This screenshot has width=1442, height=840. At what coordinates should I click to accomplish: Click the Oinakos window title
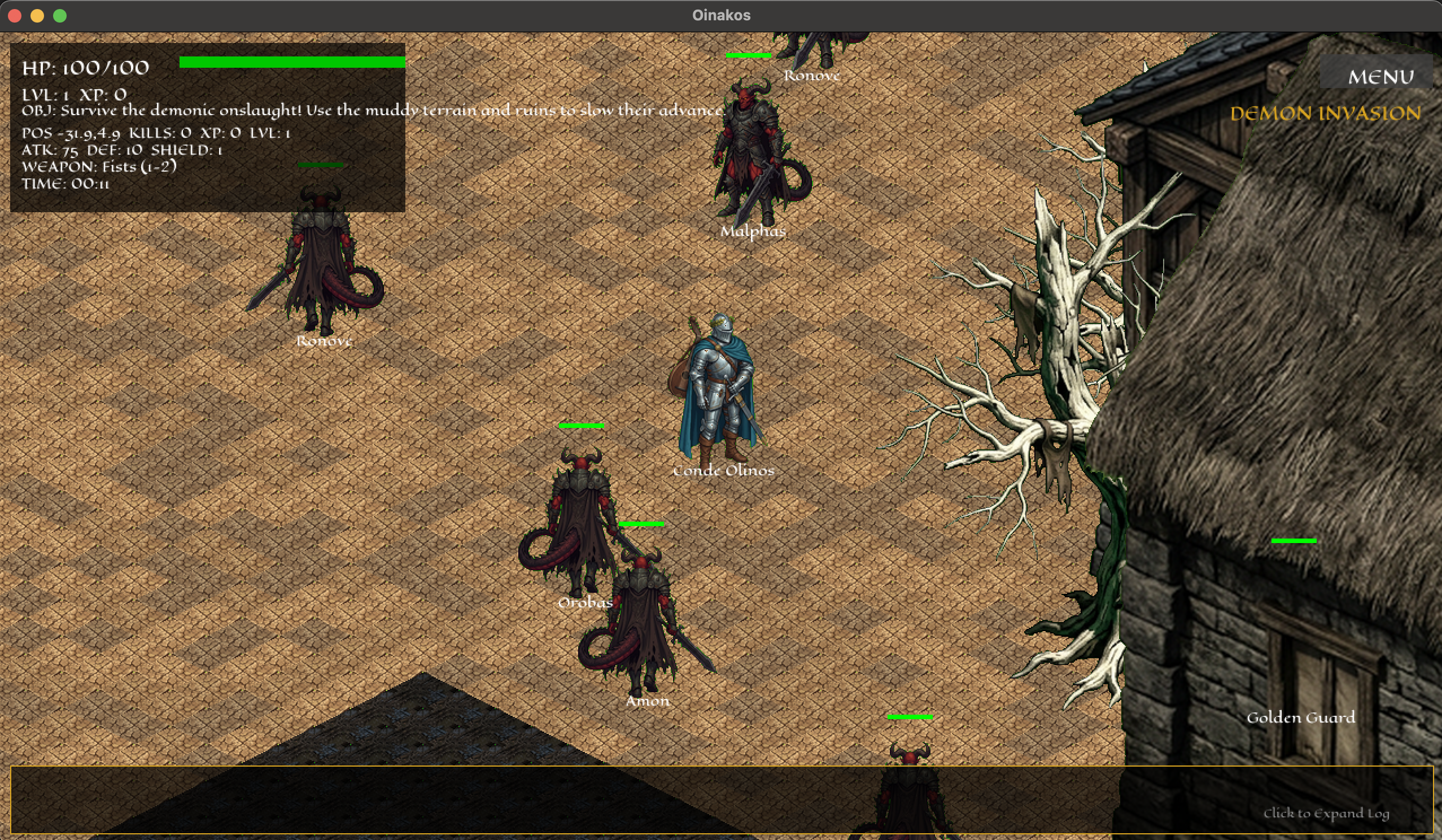(x=721, y=15)
